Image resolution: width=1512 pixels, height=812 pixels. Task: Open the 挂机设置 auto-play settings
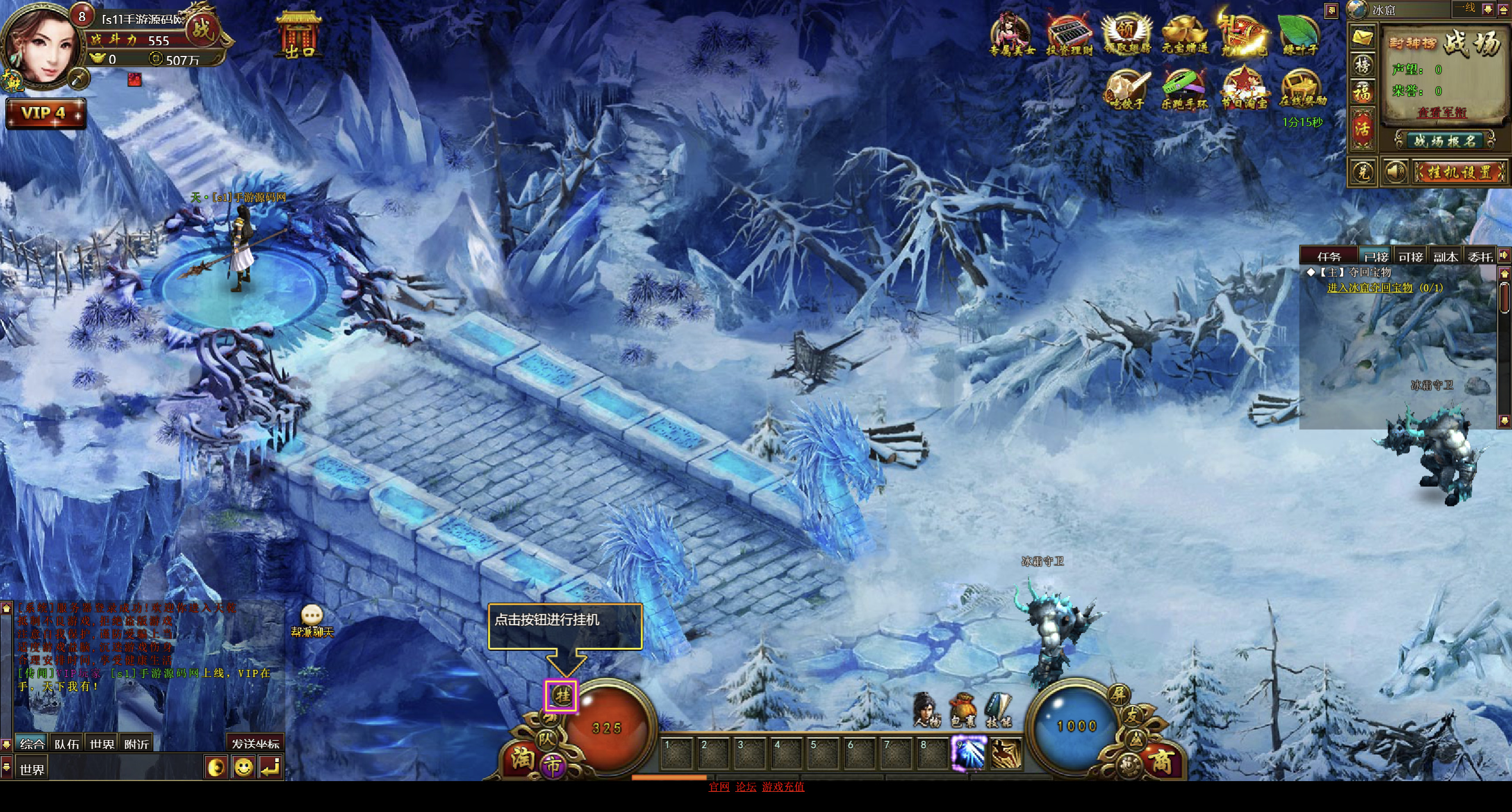(1460, 172)
